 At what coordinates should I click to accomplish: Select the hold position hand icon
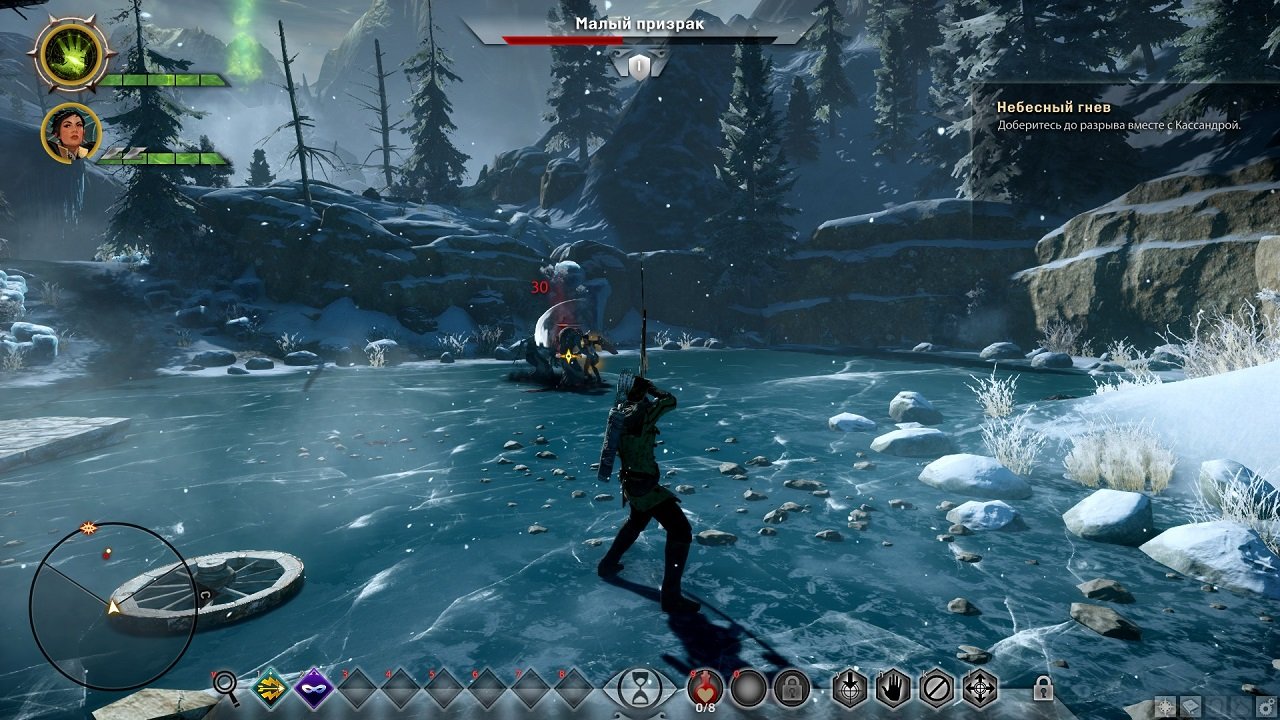pos(892,688)
